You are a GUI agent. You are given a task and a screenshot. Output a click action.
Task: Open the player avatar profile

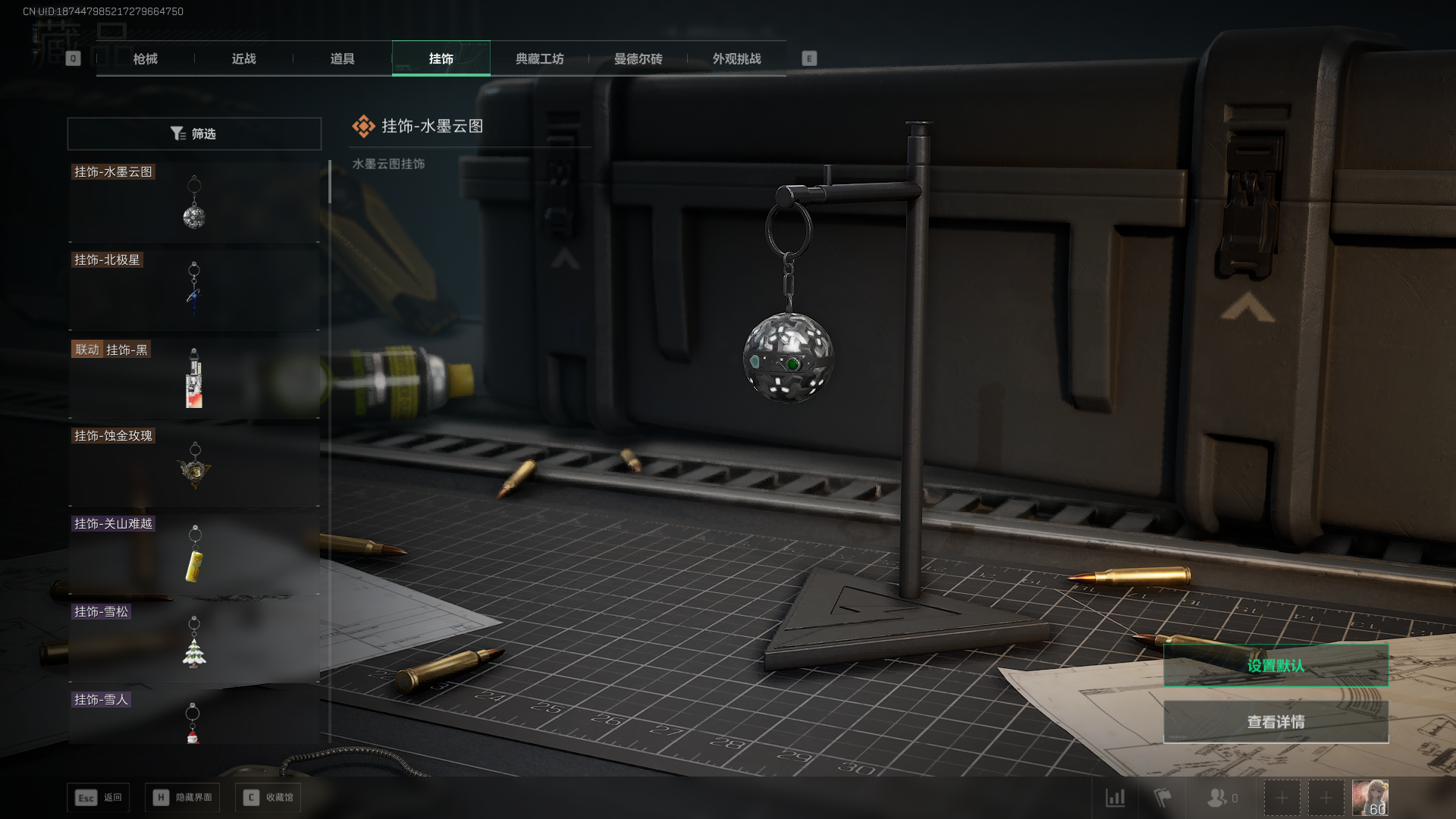(x=1370, y=798)
